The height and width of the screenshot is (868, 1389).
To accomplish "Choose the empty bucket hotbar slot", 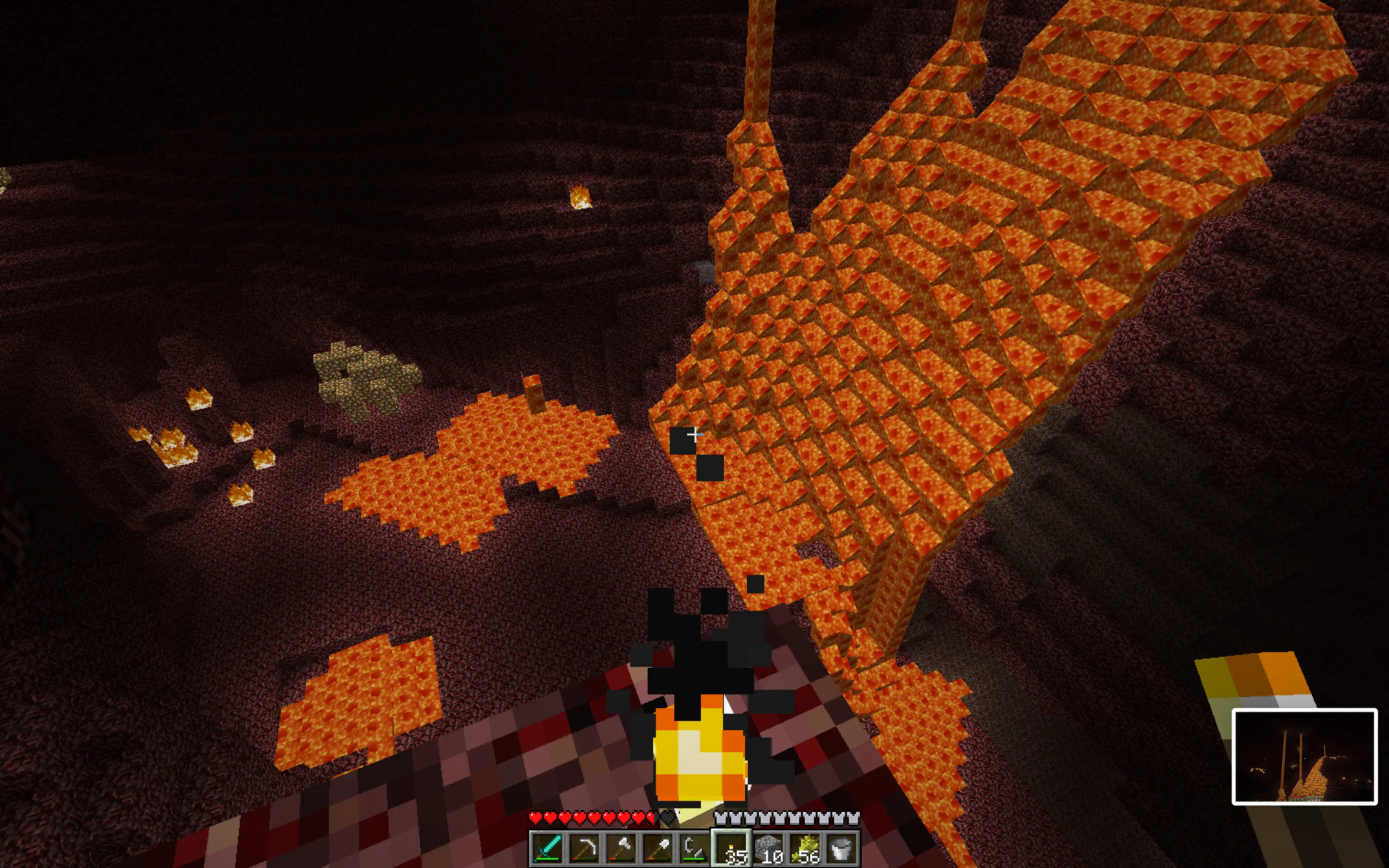I will [841, 848].
